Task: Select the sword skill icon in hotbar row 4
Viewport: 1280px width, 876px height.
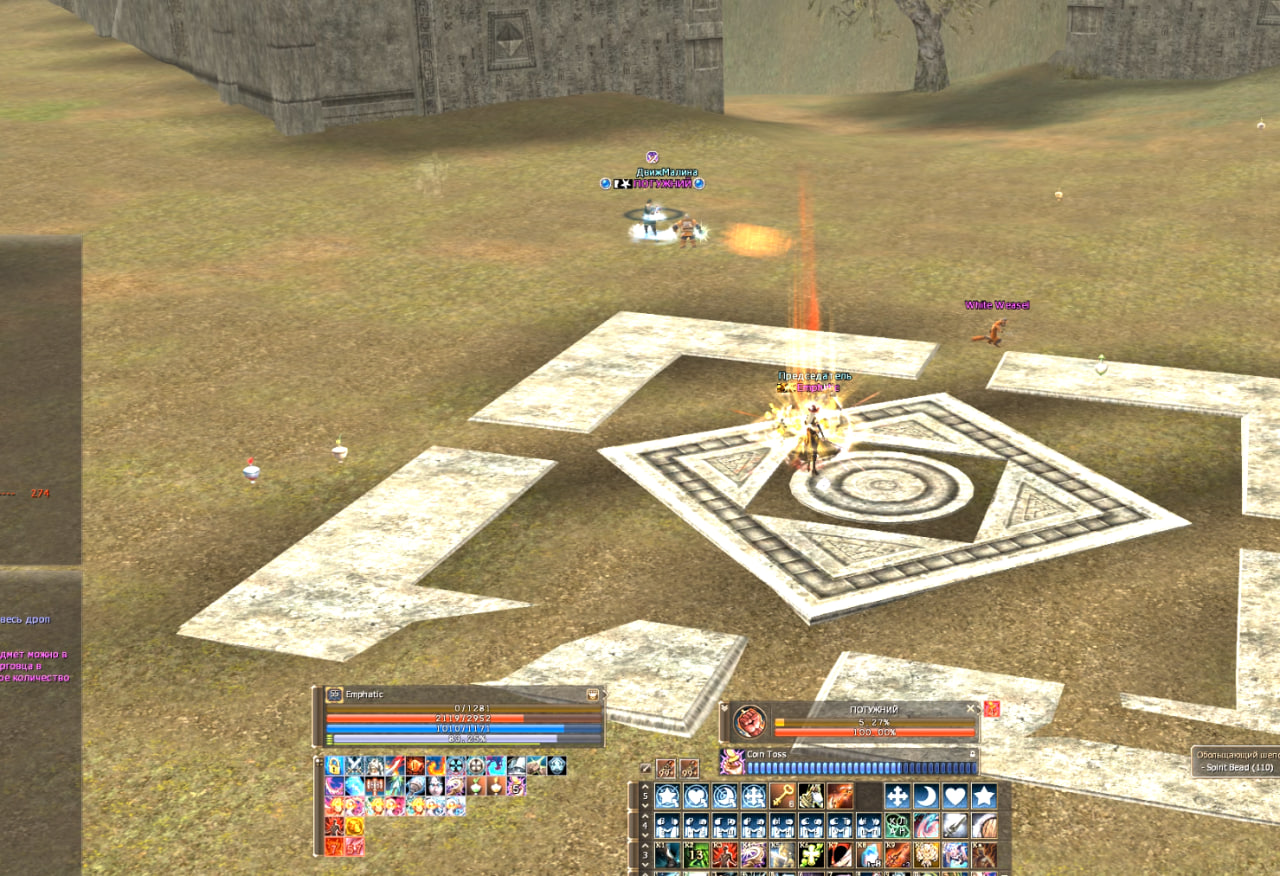Action: (x=956, y=826)
